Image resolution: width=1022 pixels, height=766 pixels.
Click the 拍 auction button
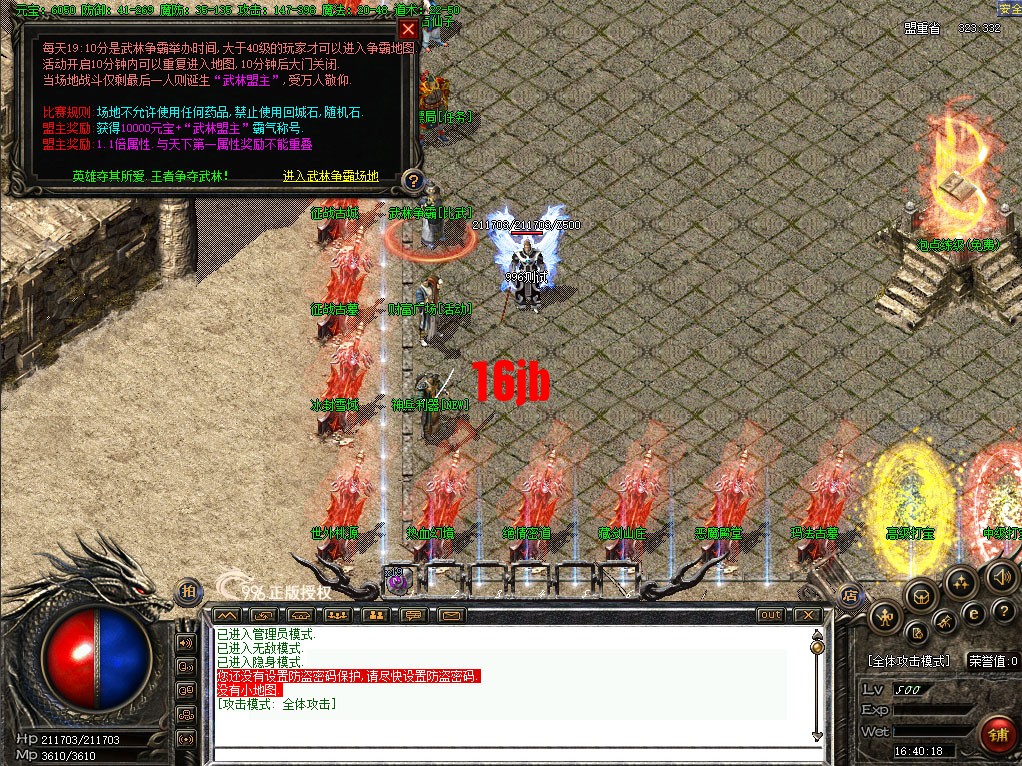click(x=187, y=592)
